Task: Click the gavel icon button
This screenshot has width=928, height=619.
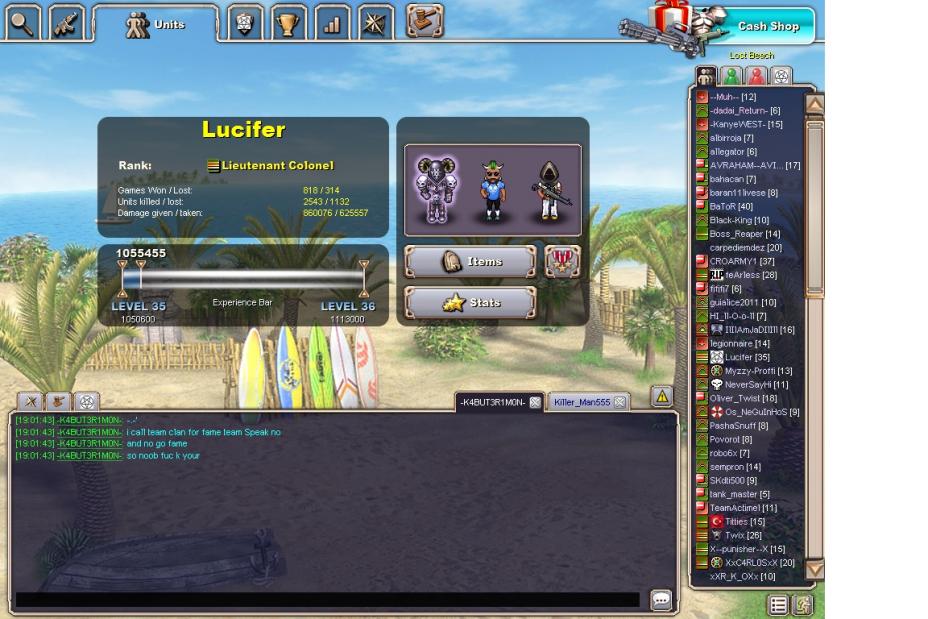Action: (424, 21)
